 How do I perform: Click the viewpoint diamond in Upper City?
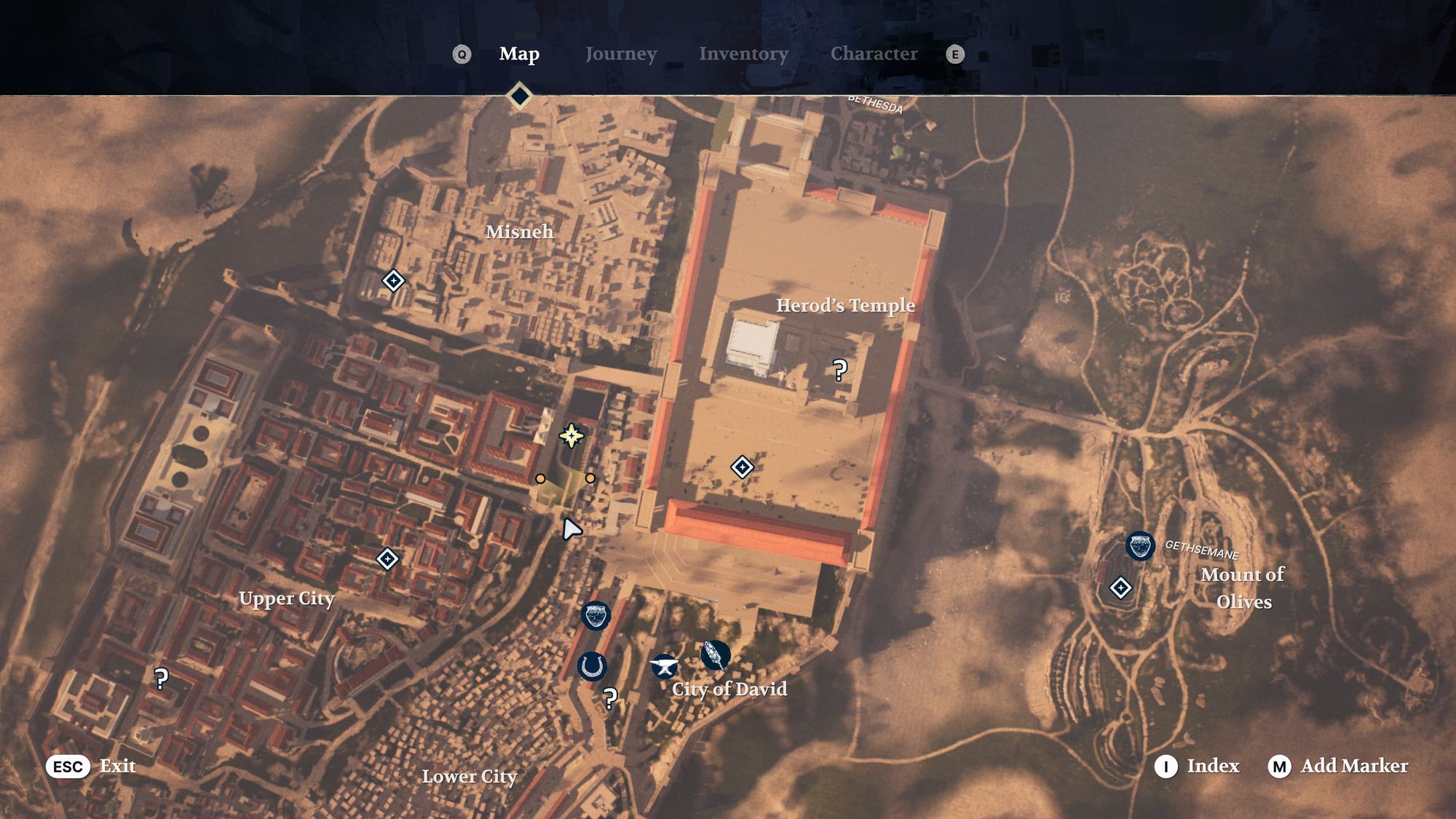pos(388,558)
